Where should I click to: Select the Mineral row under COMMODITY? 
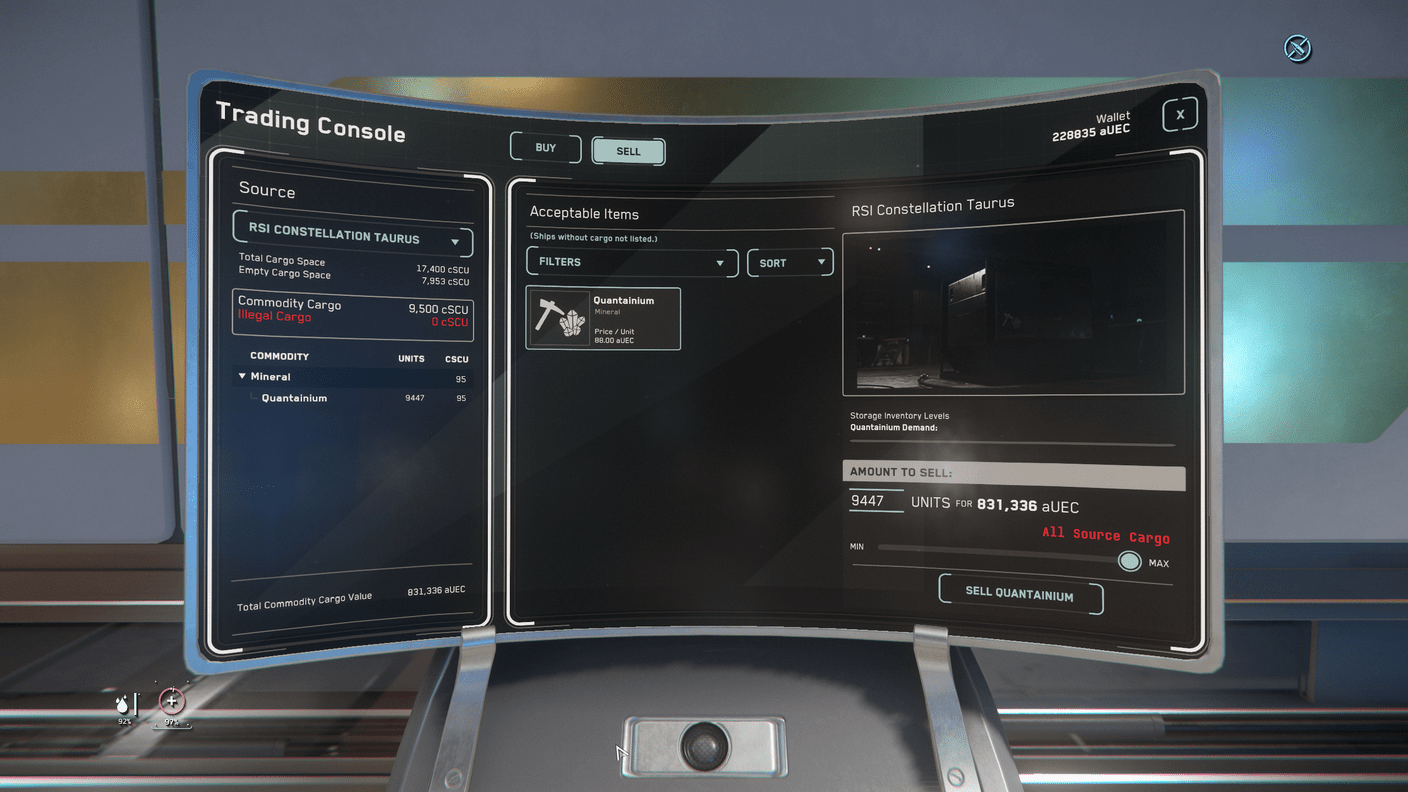tap(270, 377)
